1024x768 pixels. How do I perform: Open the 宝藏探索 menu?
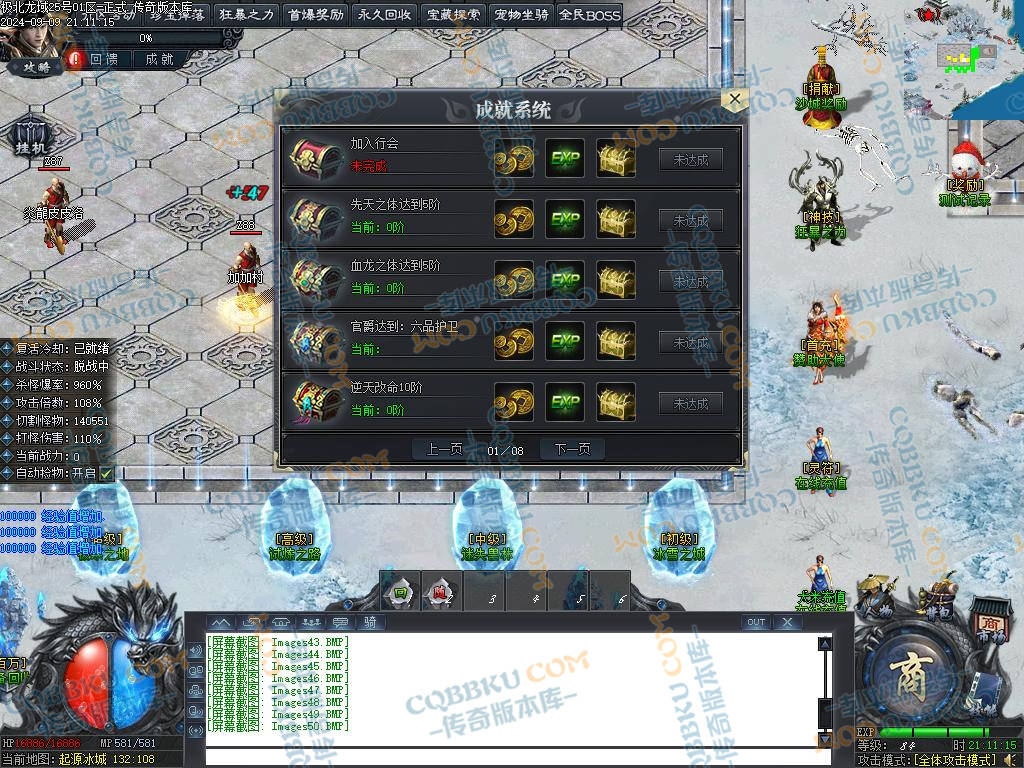click(453, 14)
